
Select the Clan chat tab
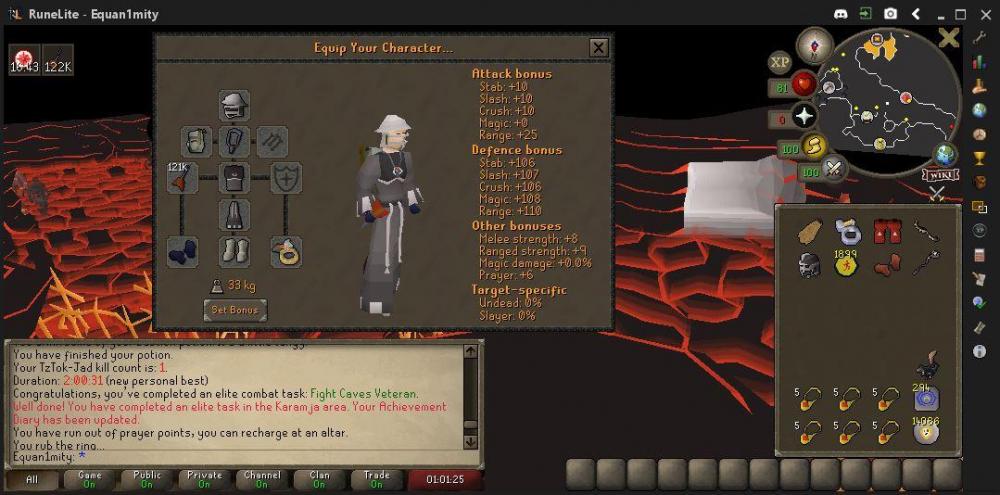pyautogui.click(x=320, y=479)
